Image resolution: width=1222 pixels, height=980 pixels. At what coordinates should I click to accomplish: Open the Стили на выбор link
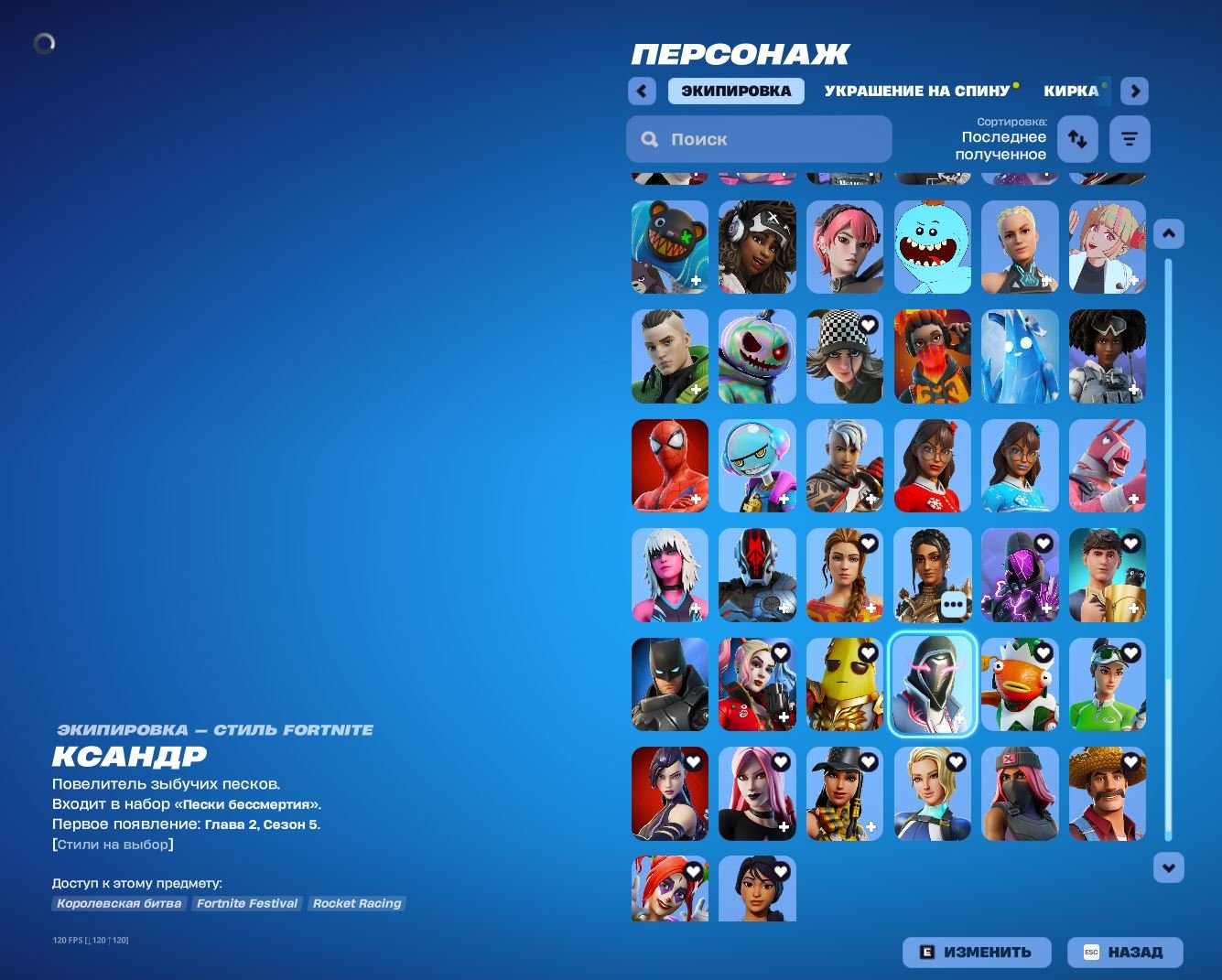click(x=112, y=844)
